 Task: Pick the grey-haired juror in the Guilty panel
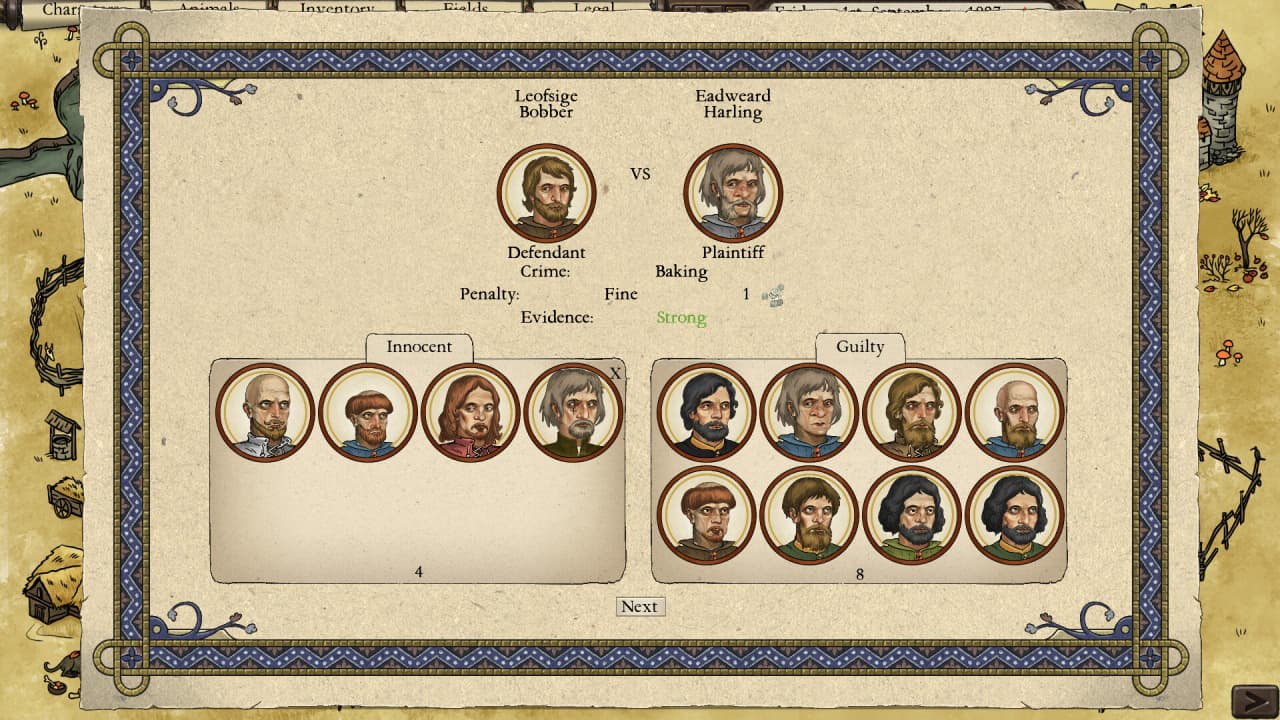[x=809, y=412]
